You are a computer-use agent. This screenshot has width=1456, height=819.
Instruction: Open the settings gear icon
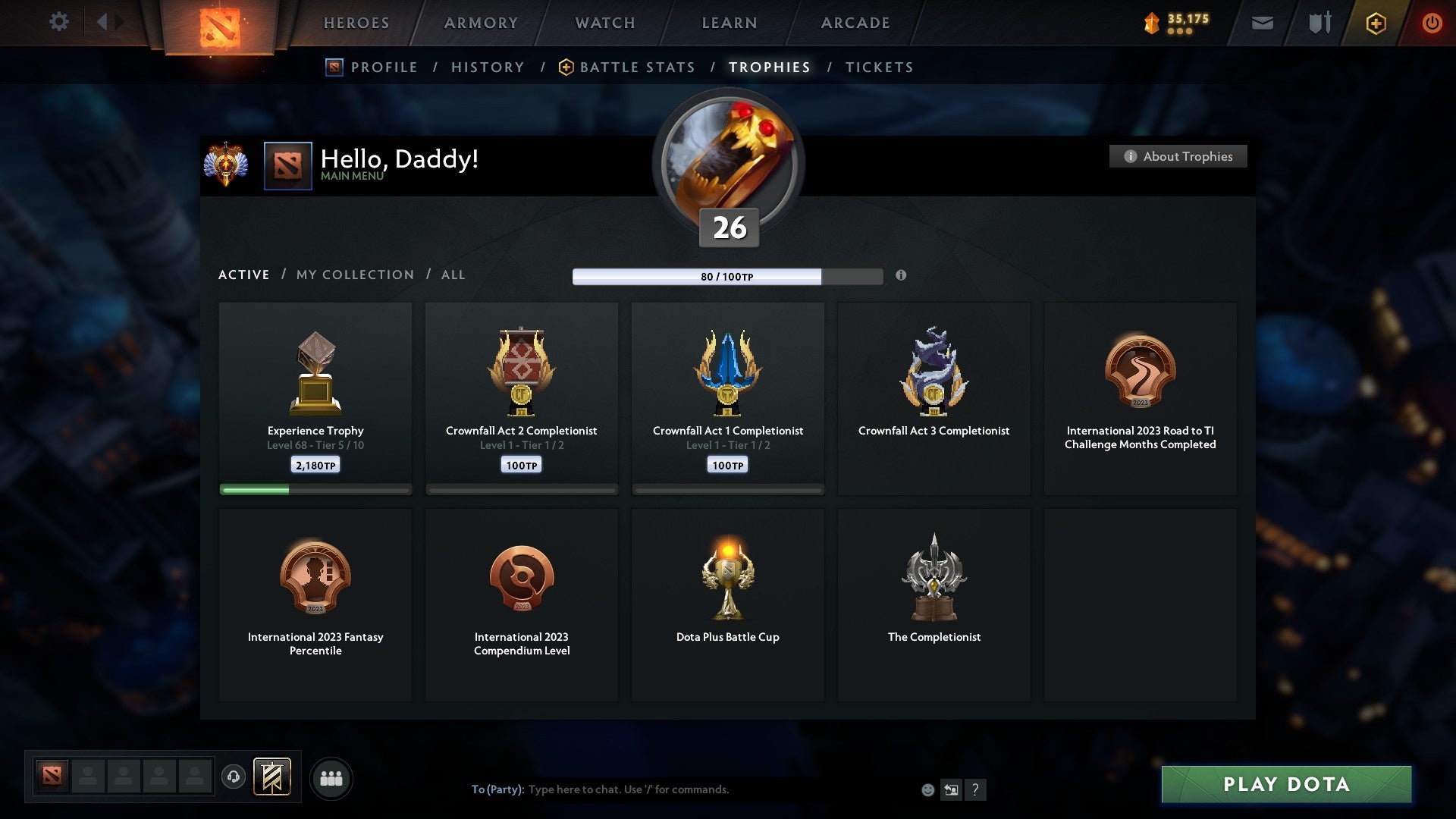(x=59, y=22)
